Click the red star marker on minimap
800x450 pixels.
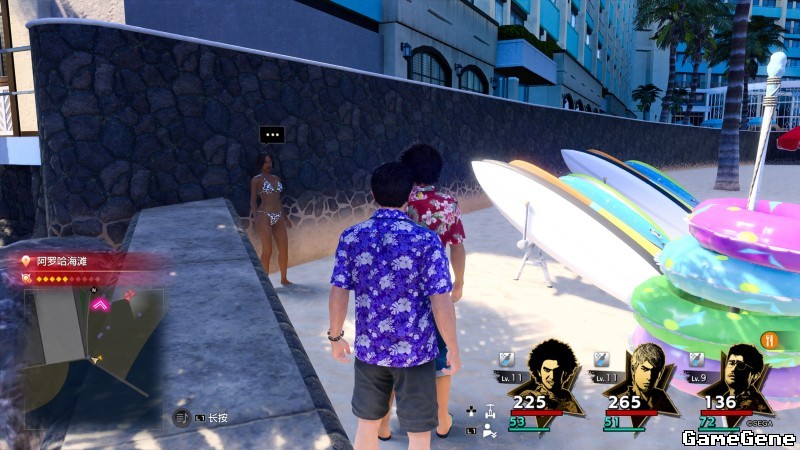coord(129,295)
